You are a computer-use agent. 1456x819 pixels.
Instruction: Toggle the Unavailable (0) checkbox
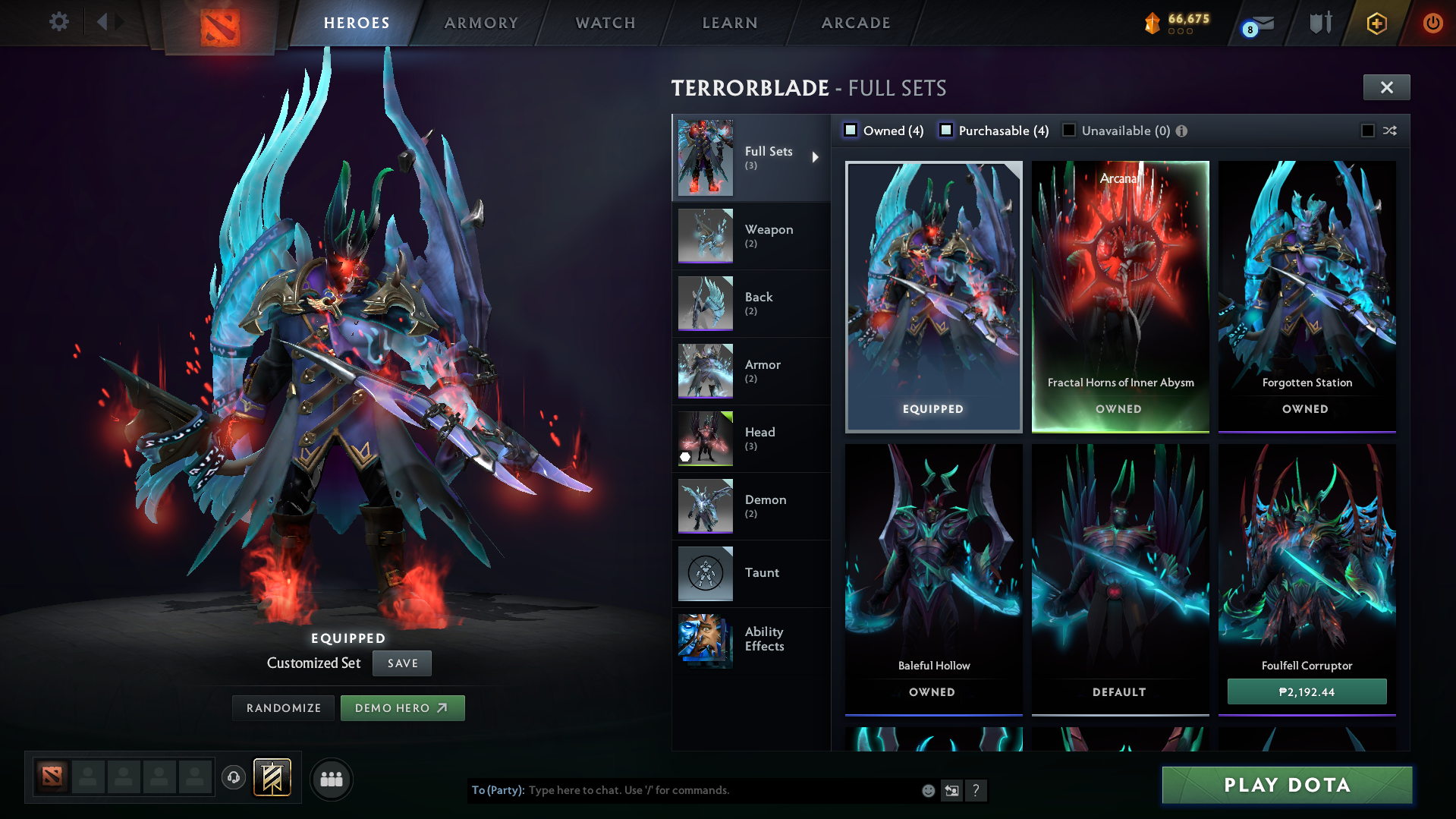[x=1068, y=130]
